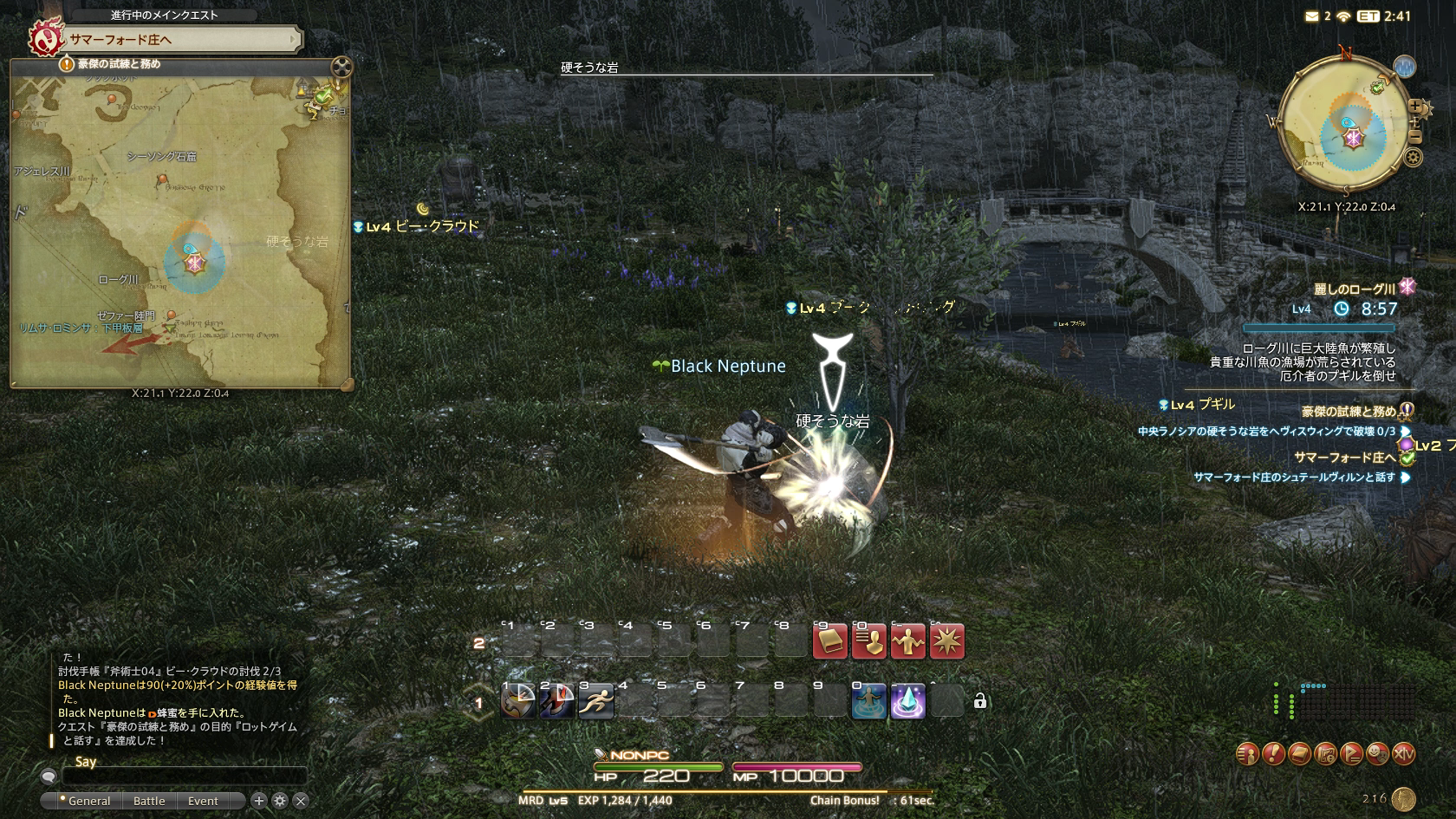Open the emote smiley faces menu icon
Screen dimensions: 1456x819
point(1377,754)
